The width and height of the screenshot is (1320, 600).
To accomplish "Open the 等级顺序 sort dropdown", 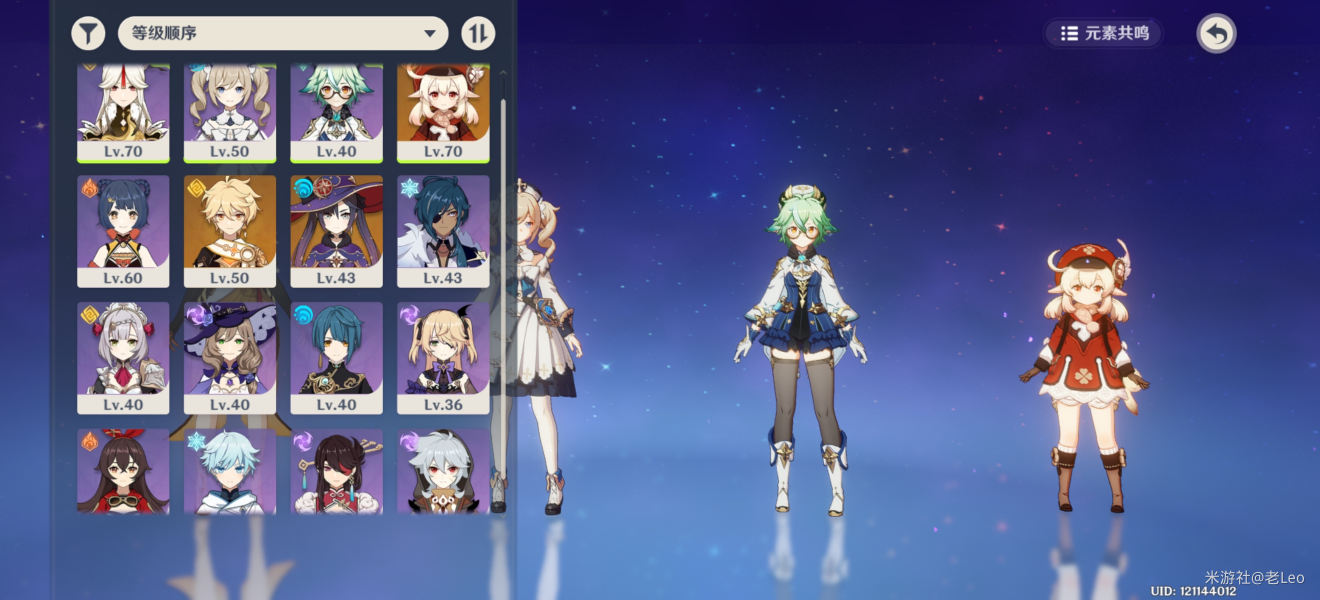I will pyautogui.click(x=283, y=33).
